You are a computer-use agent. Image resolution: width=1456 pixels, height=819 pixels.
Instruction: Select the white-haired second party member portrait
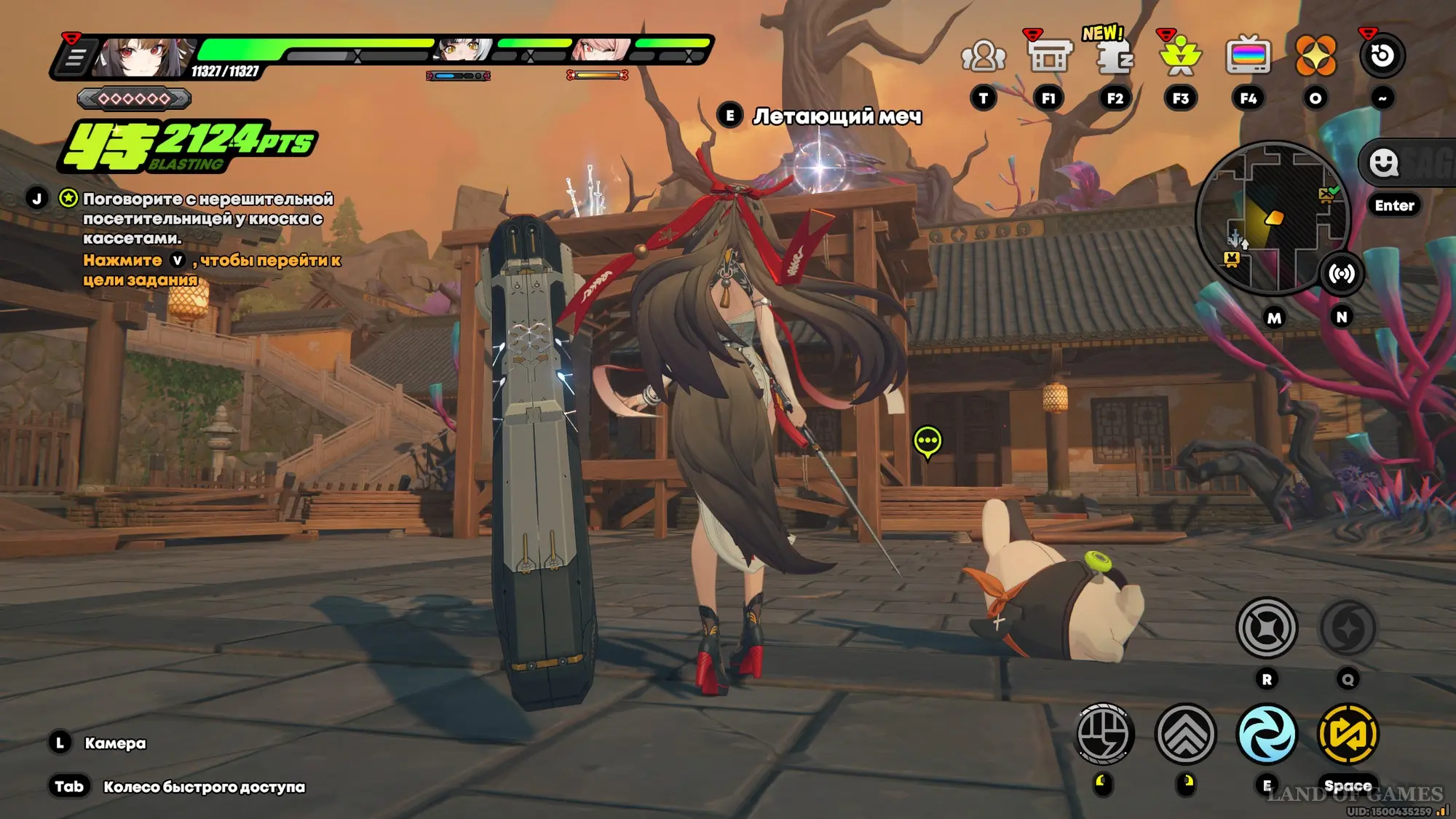pyautogui.click(x=460, y=49)
